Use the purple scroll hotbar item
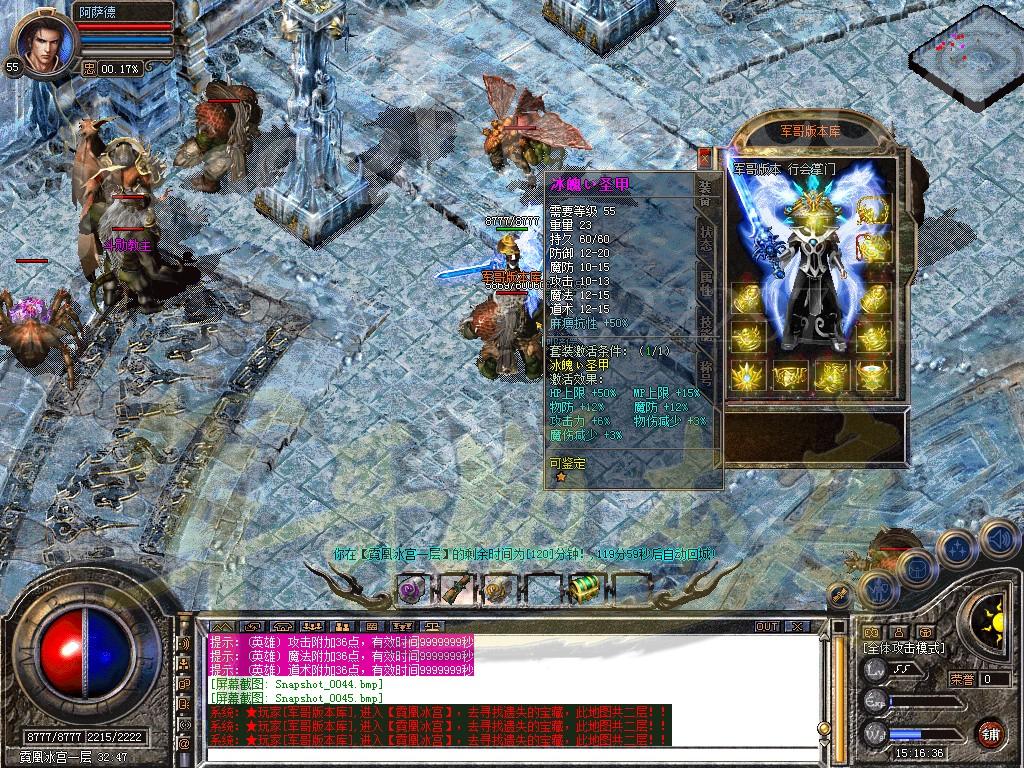1024x768 pixels. tap(411, 590)
